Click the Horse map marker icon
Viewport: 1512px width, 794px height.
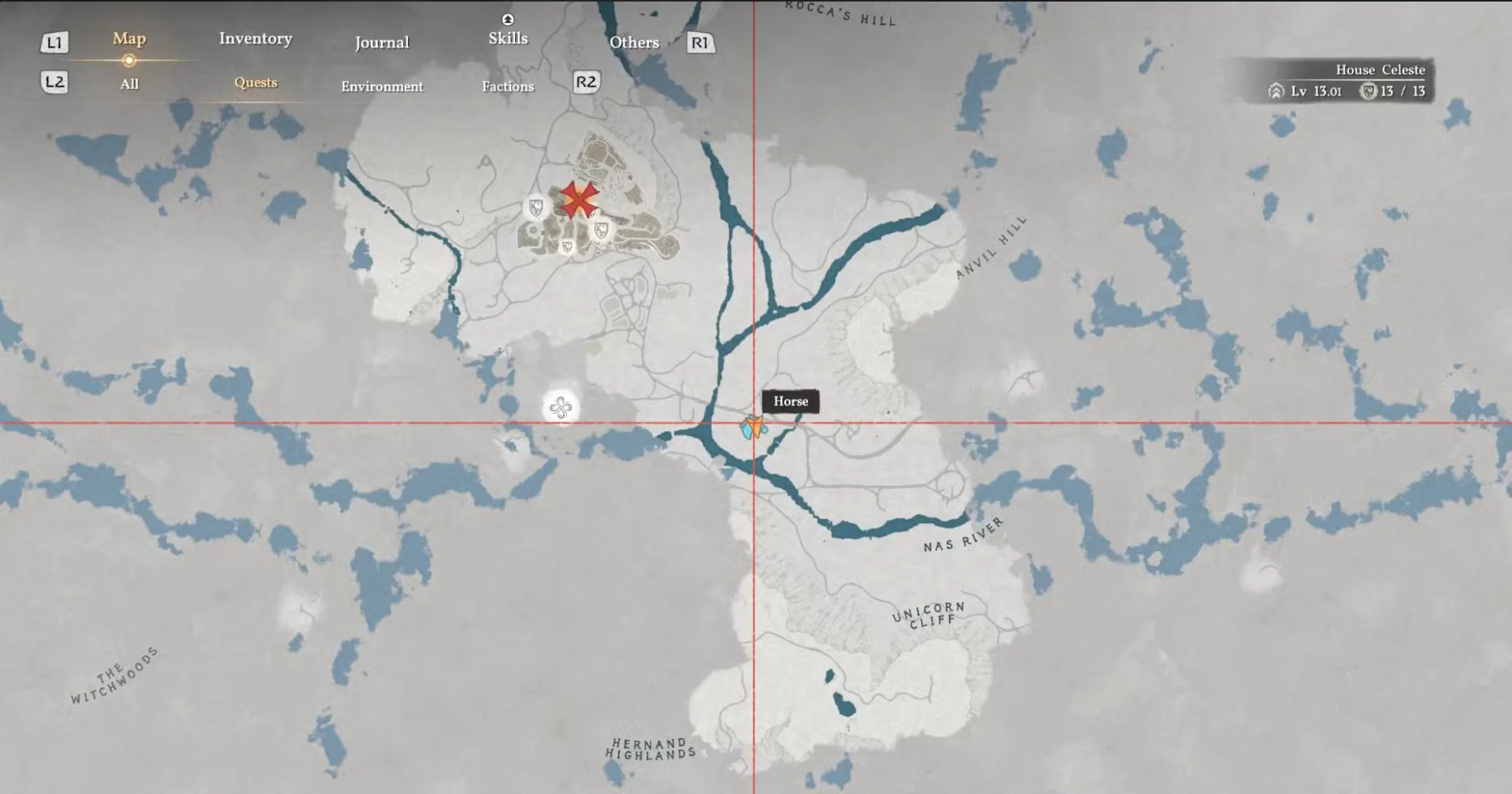[x=746, y=430]
